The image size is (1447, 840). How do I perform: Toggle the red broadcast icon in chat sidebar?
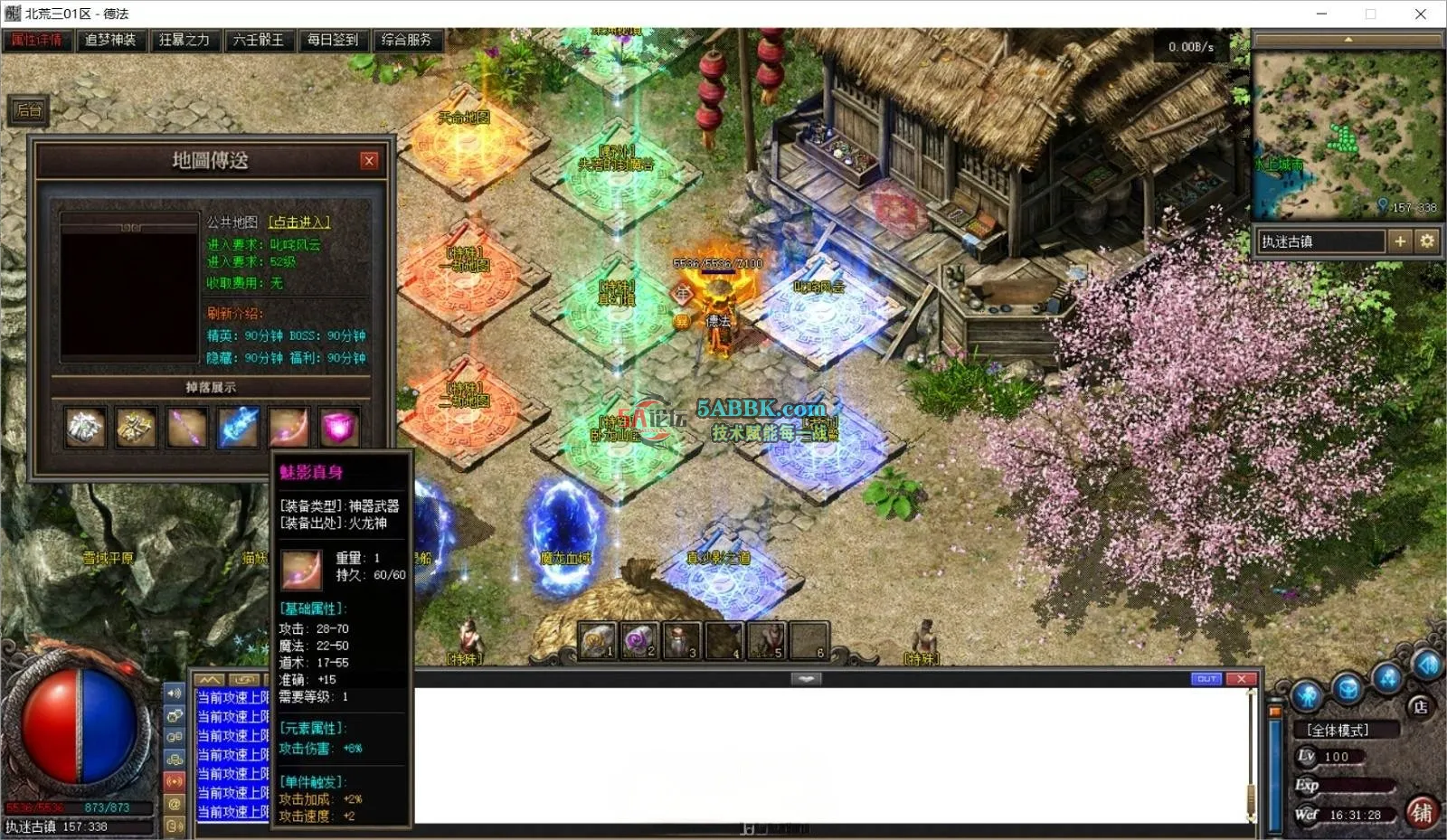click(175, 781)
